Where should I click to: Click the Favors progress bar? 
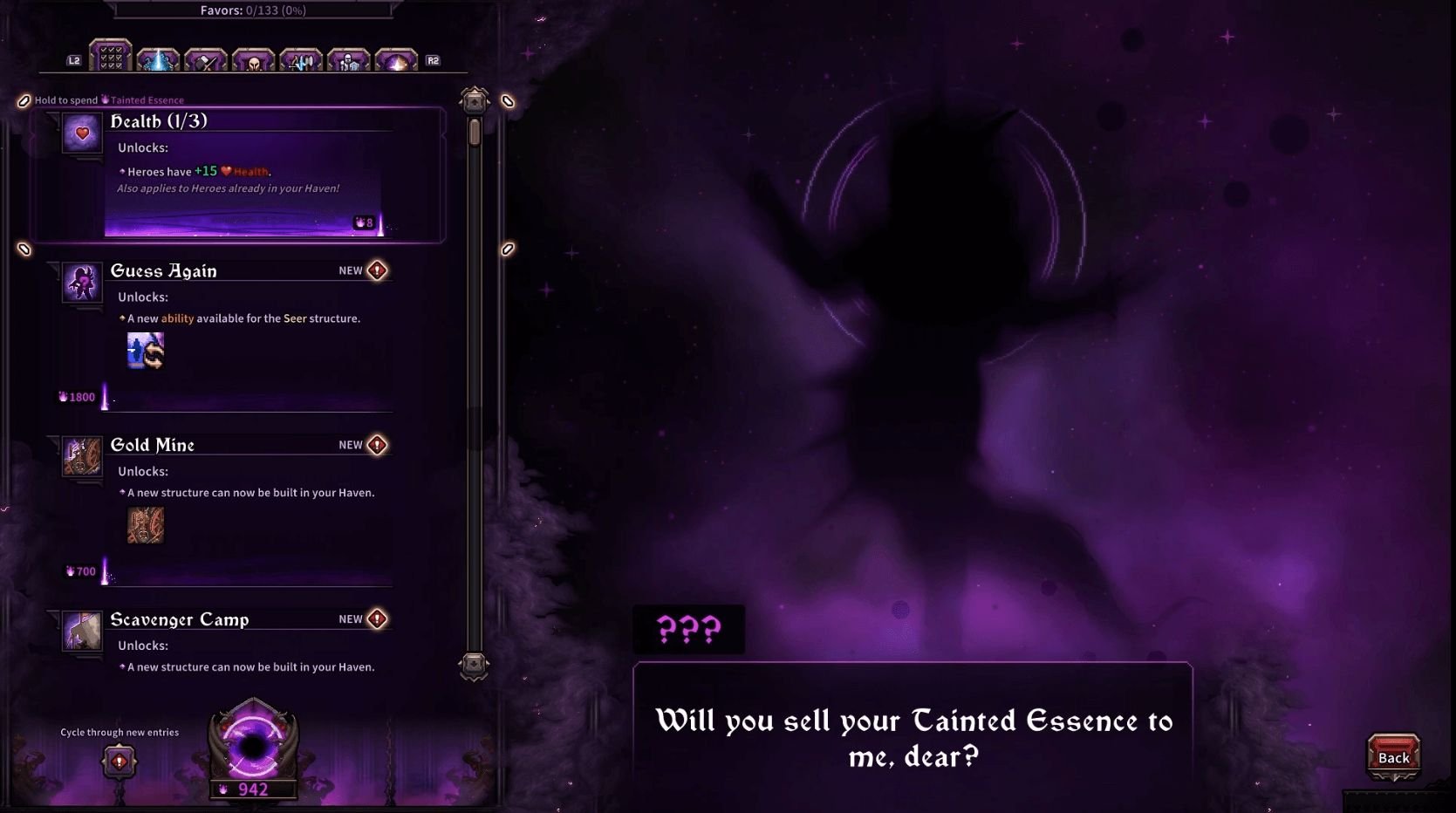[253, 10]
